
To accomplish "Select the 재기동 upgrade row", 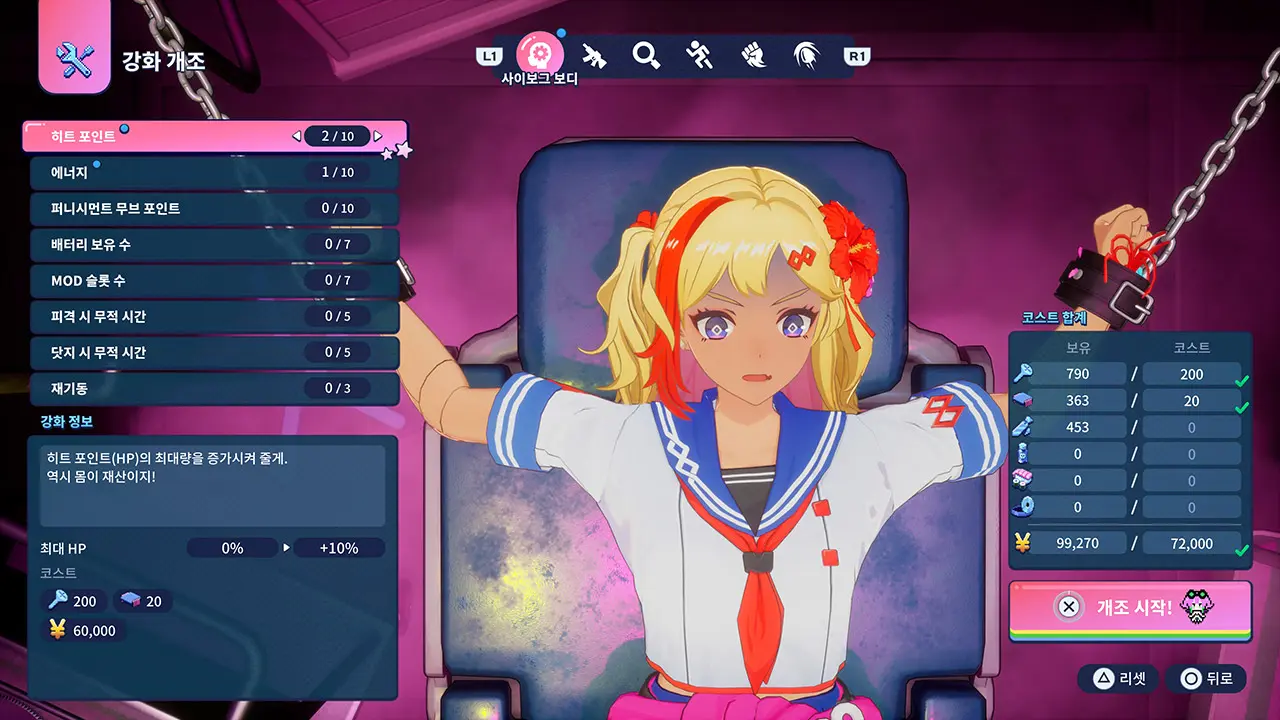I will tap(200, 388).
